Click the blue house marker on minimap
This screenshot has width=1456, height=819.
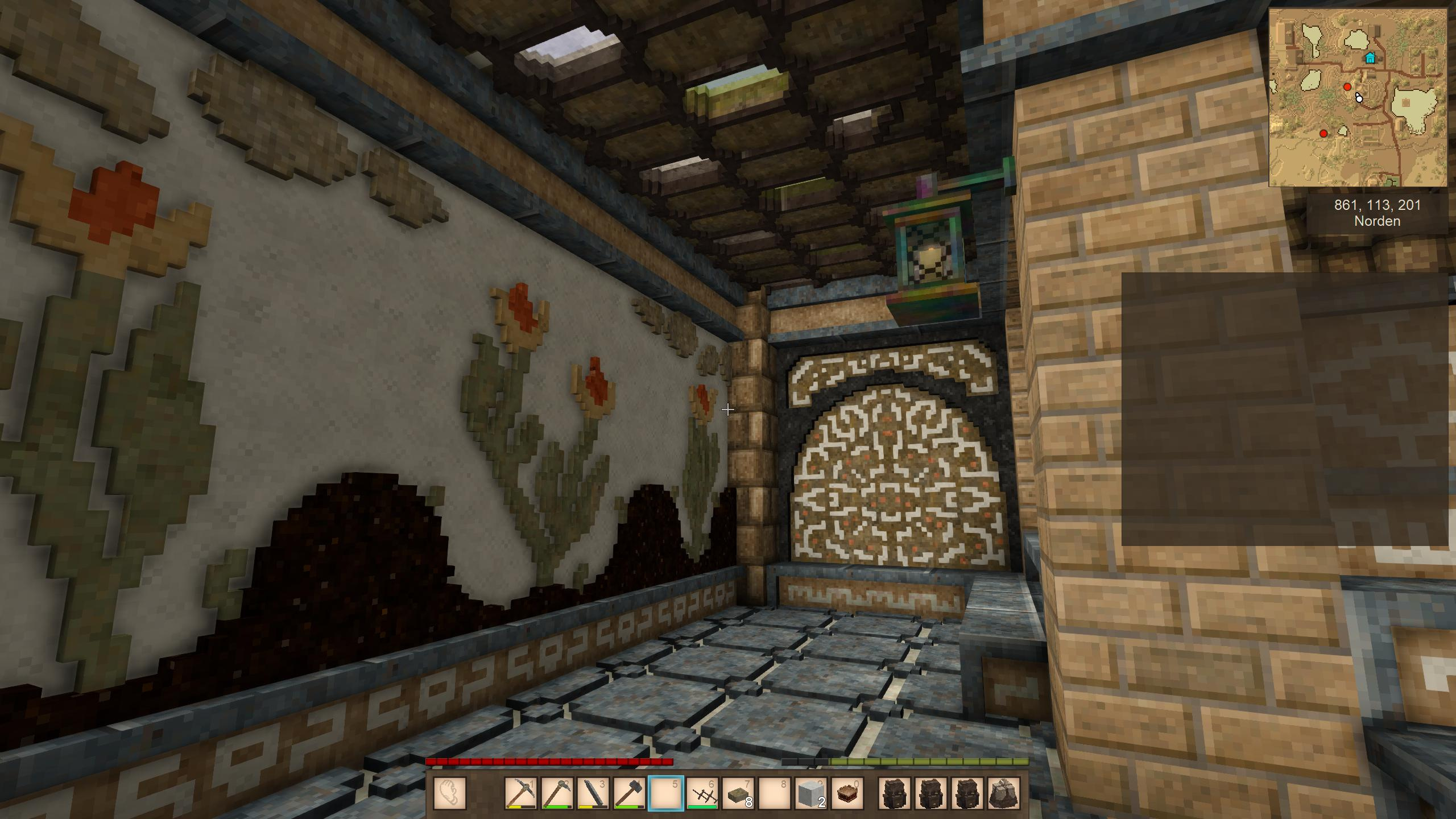click(x=1370, y=57)
